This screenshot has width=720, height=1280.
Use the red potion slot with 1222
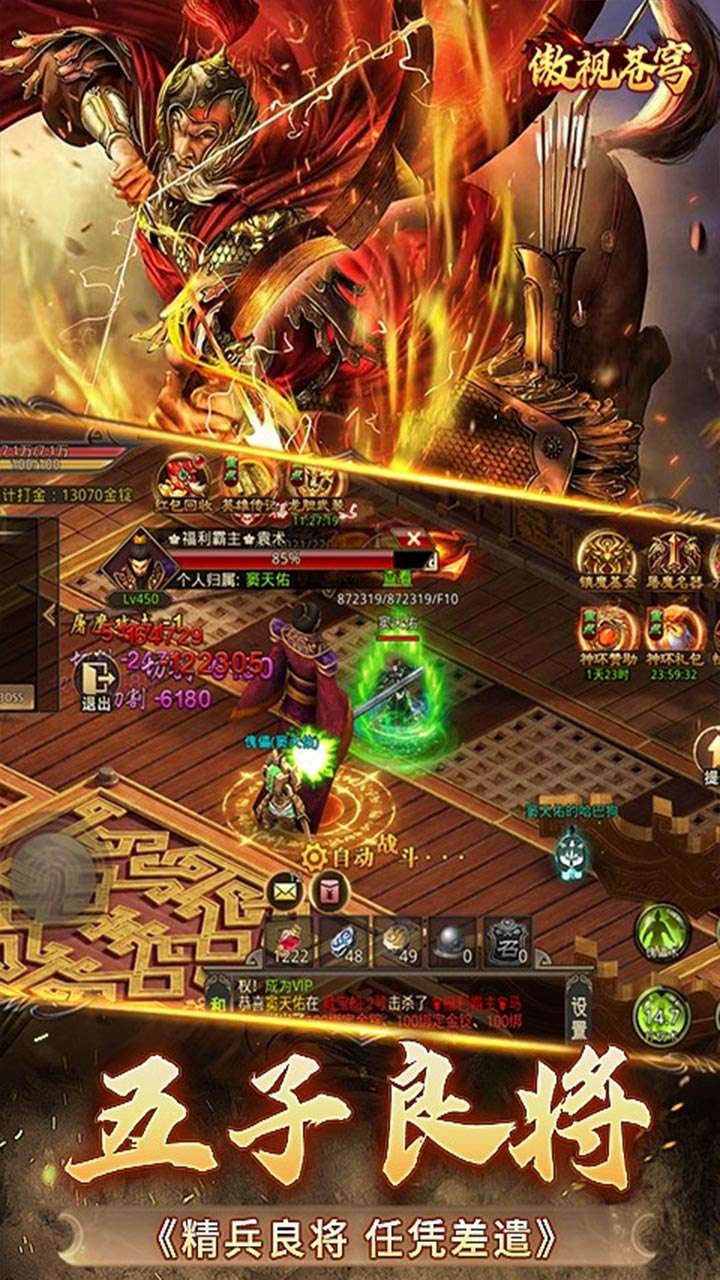point(287,943)
